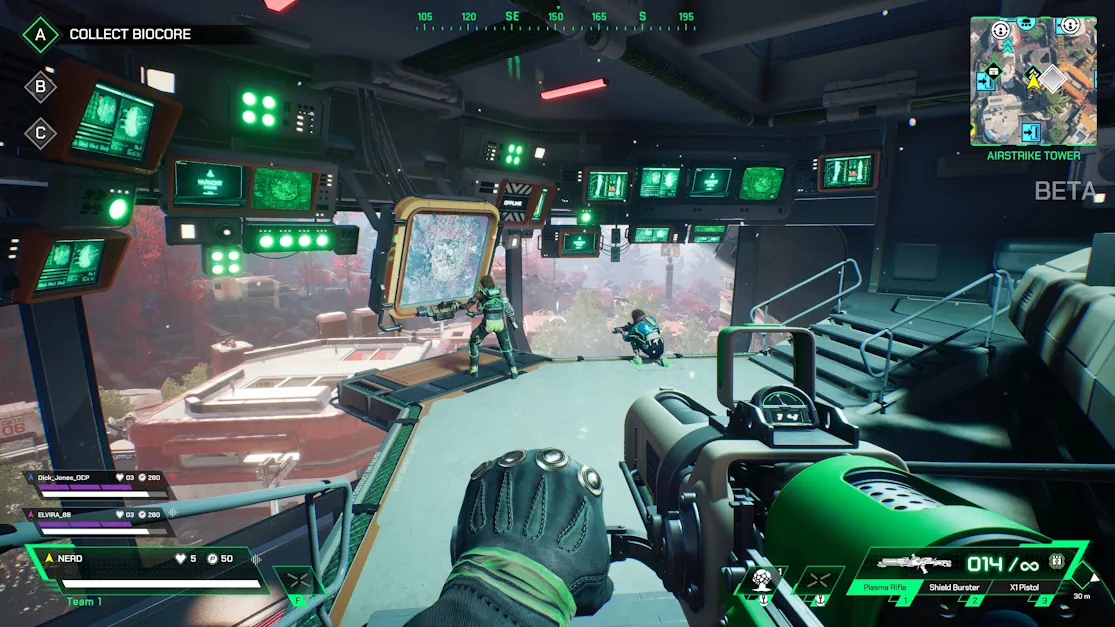The image size is (1115, 627).
Task: Select objective marker B
Action: coord(41,86)
